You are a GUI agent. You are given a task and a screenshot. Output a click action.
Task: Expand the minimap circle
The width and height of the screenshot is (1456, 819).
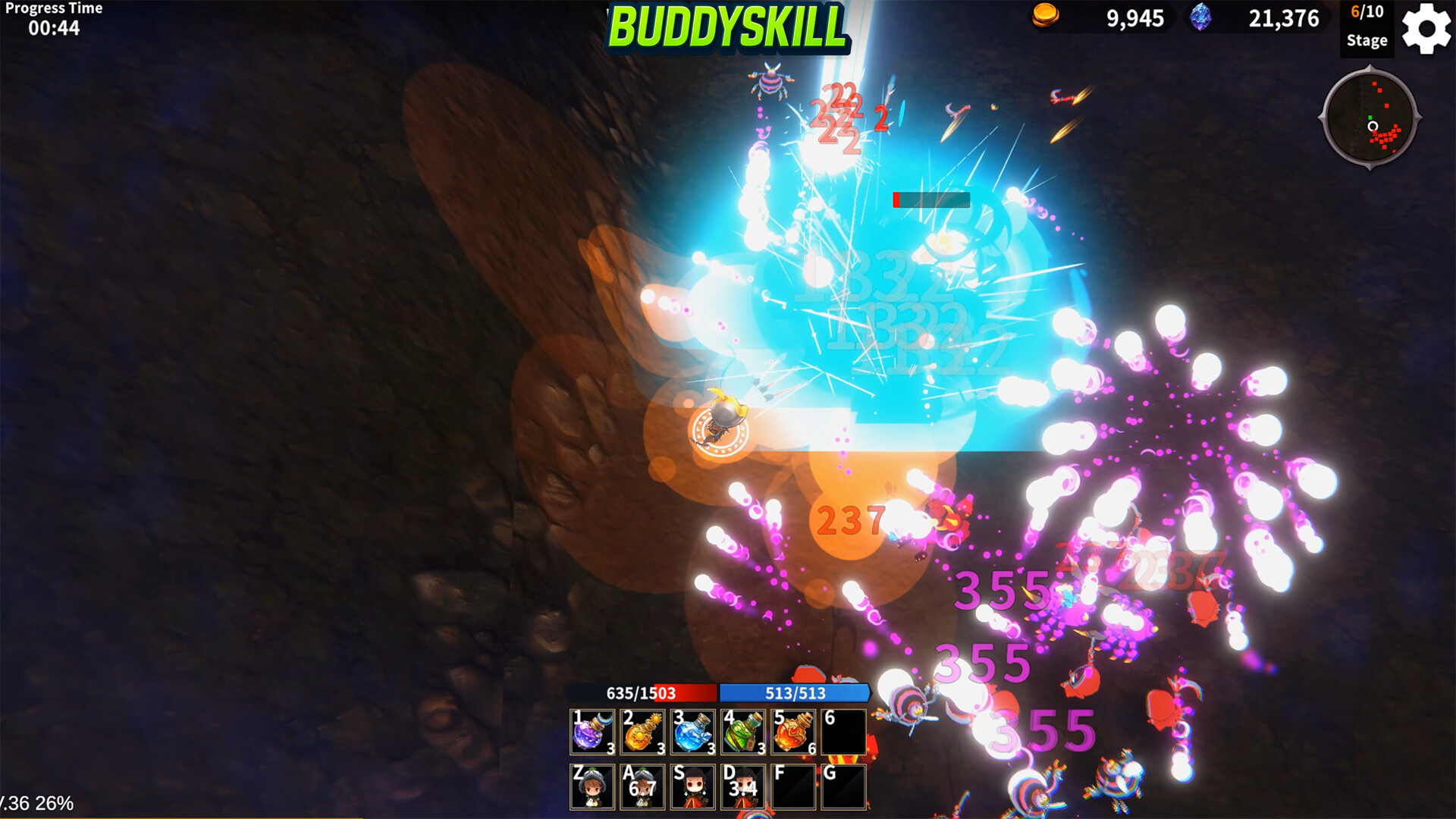pyautogui.click(x=1372, y=121)
